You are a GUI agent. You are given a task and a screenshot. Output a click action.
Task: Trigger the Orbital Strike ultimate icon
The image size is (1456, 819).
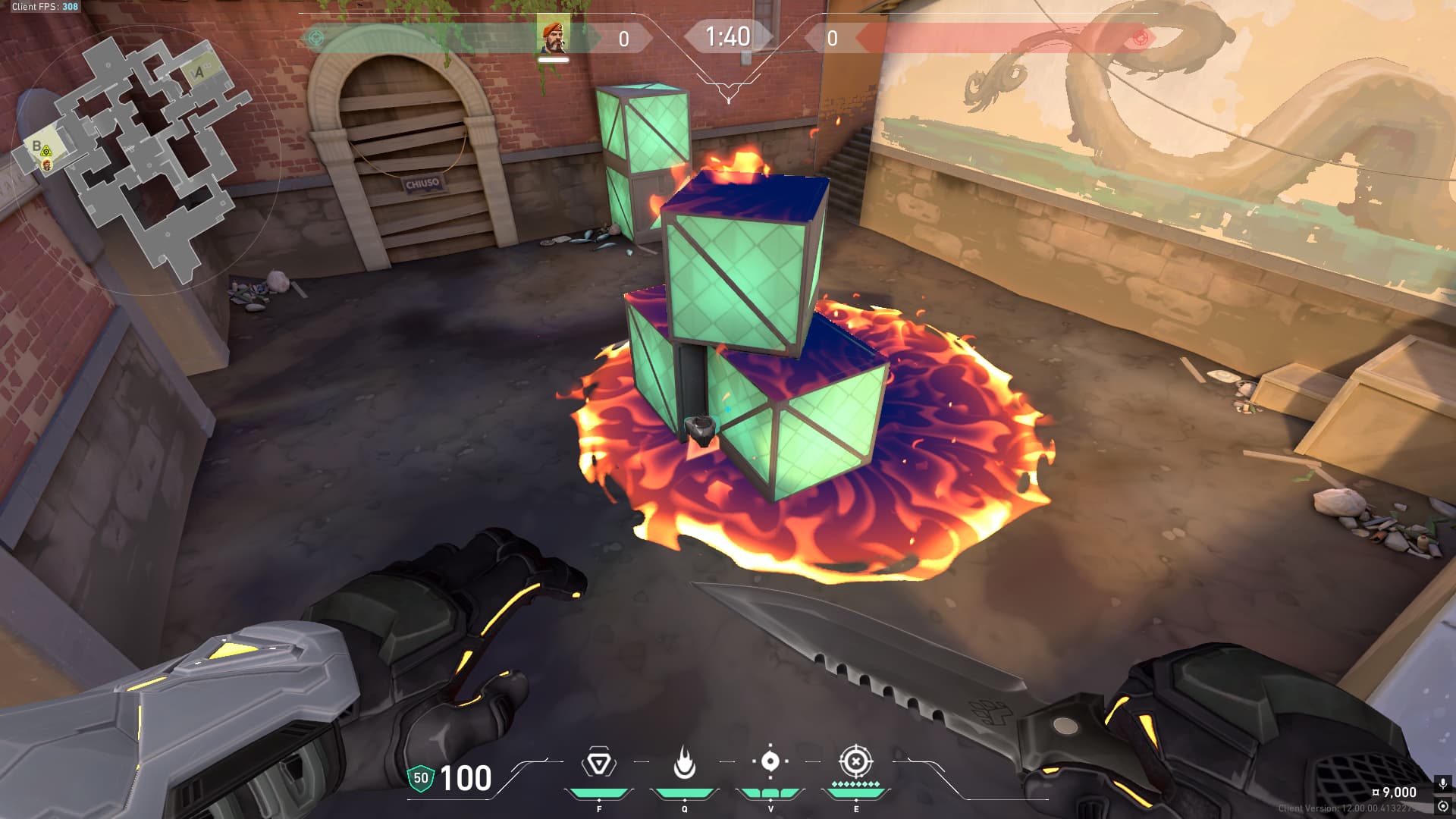click(x=855, y=761)
